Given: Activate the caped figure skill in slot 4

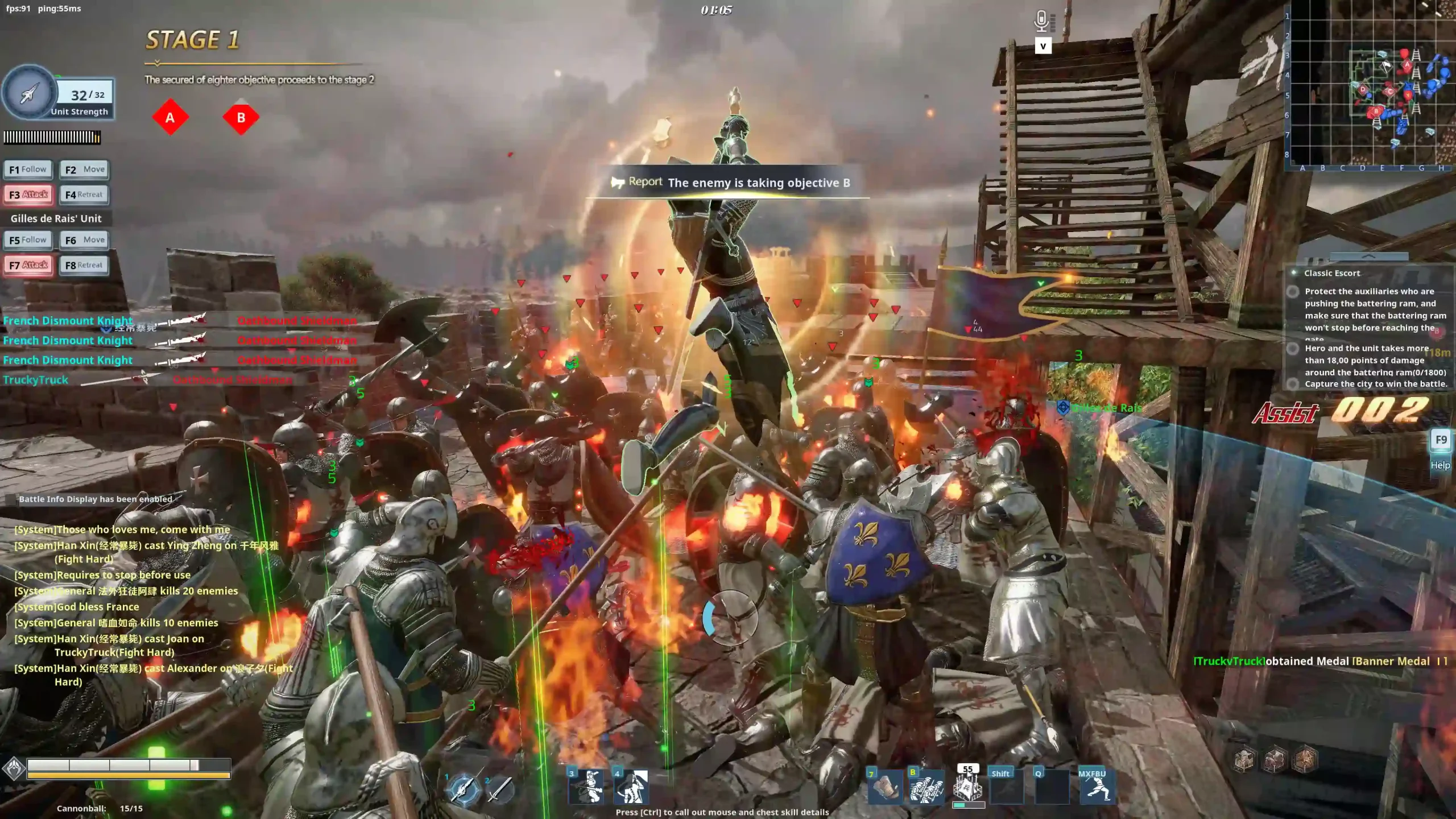Looking at the screenshot, I should point(631,787).
